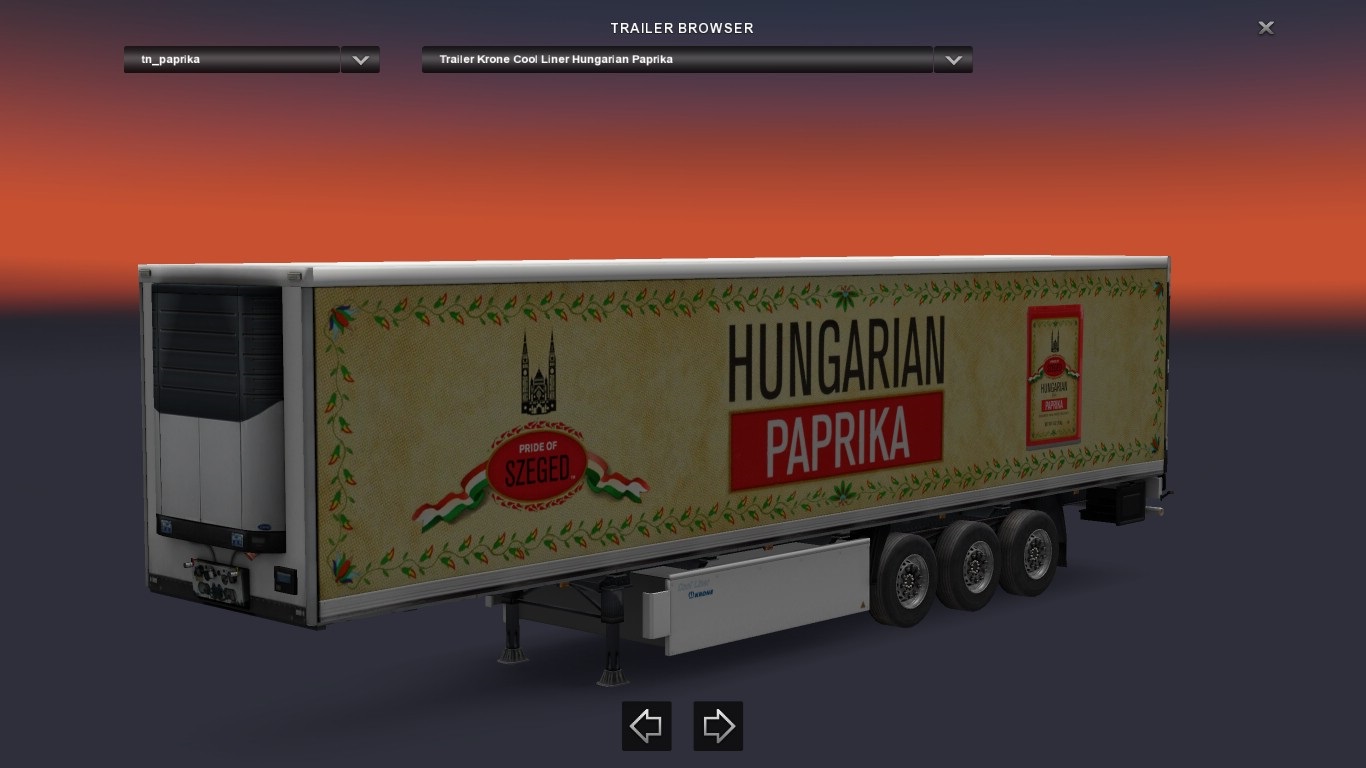The width and height of the screenshot is (1366, 768).
Task: Go to next trailer with right arrow
Action: pos(718,726)
